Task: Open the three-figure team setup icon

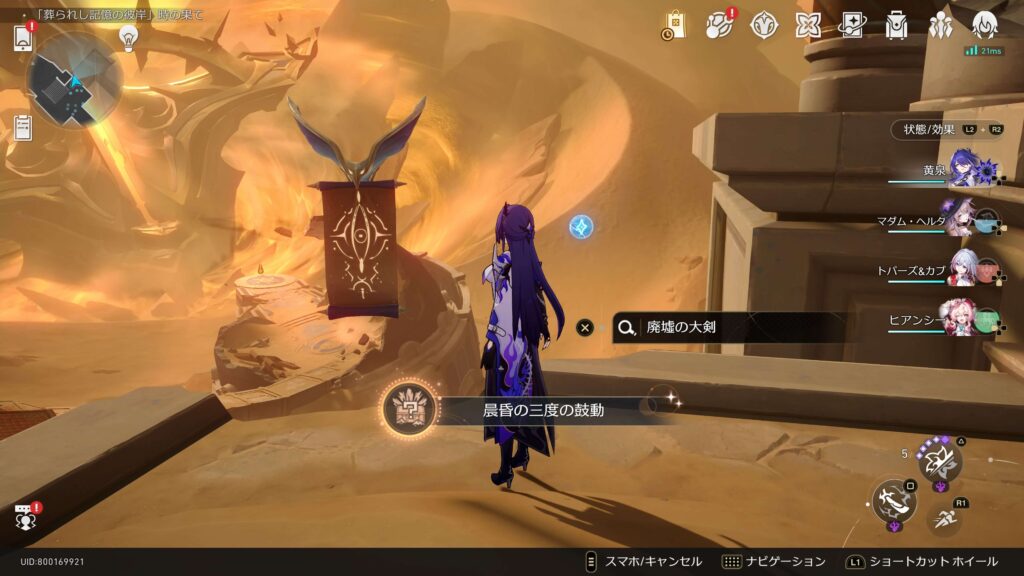Action: 940,25
